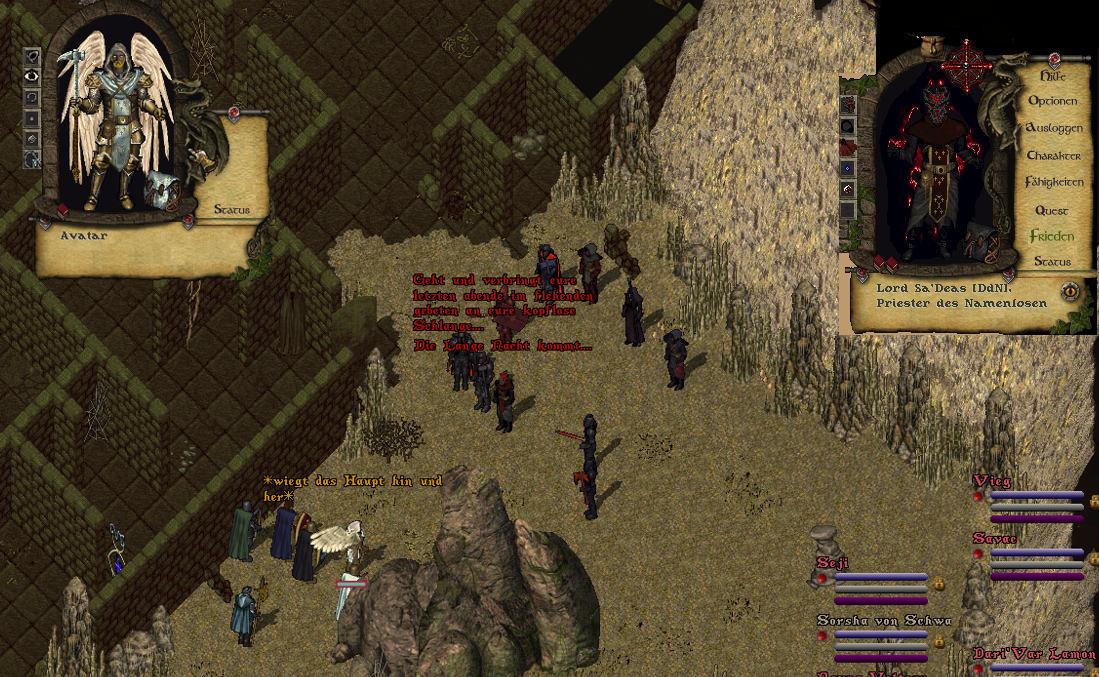Click the Ausloggen logout button

pyautogui.click(x=1053, y=129)
